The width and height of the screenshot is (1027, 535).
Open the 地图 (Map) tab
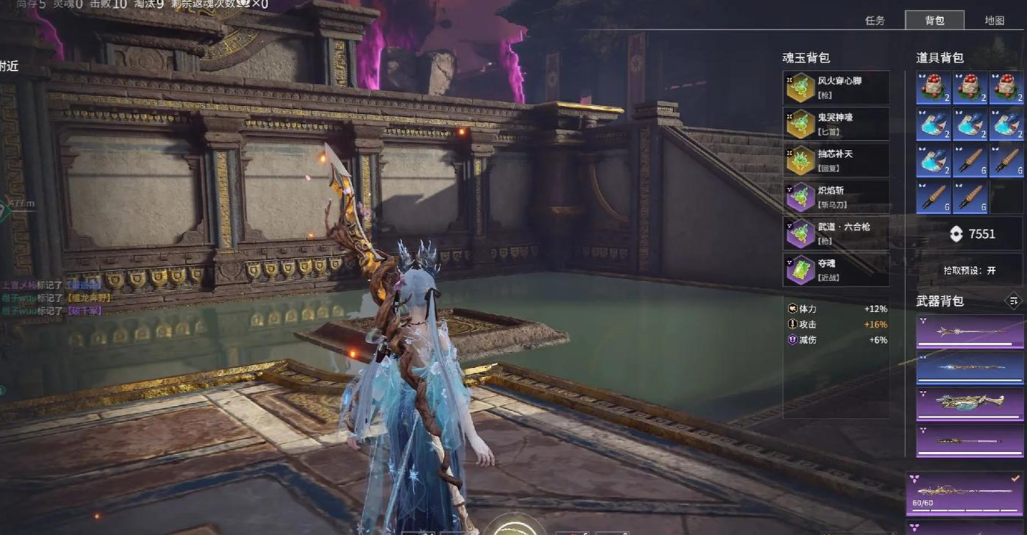point(994,20)
